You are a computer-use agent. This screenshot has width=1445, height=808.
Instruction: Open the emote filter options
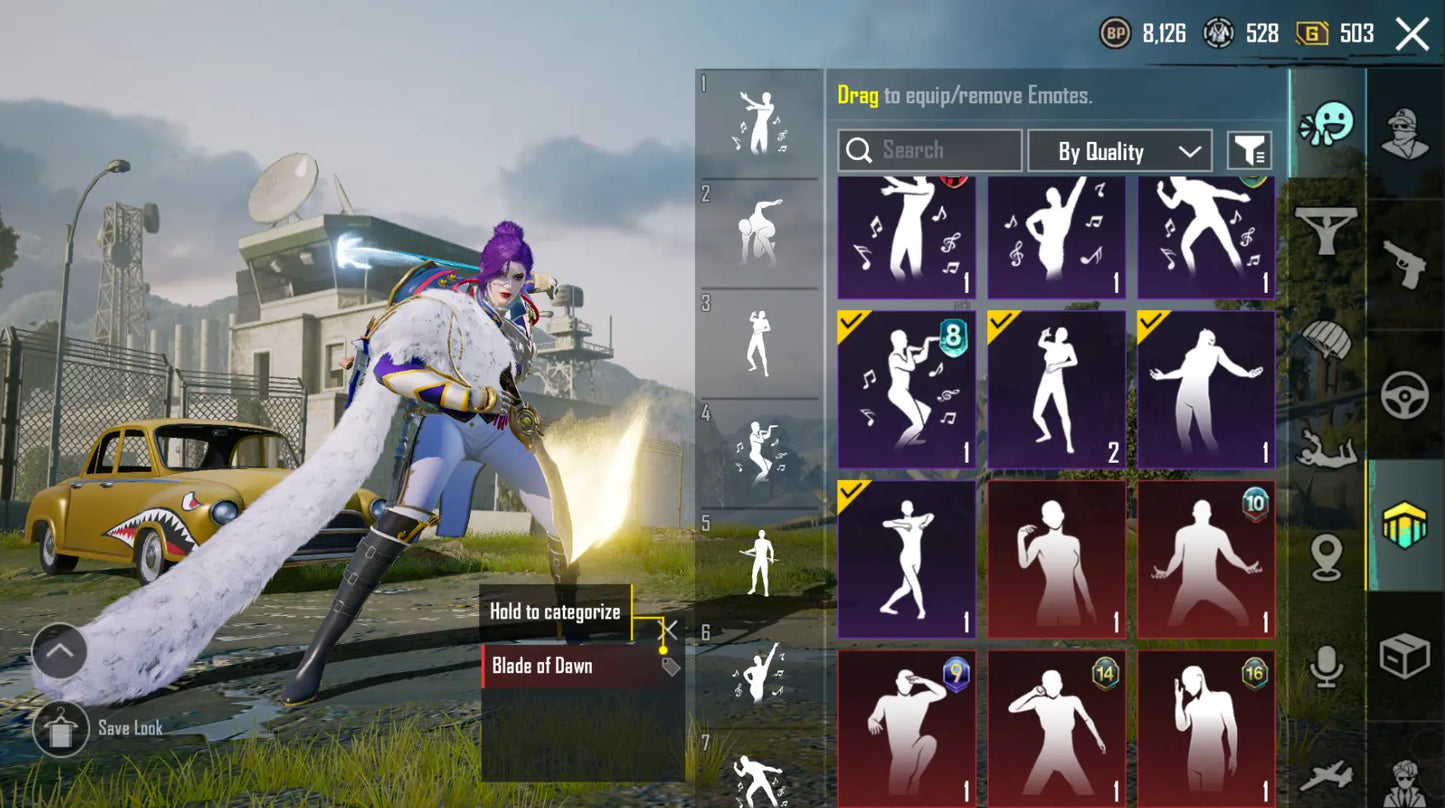[1249, 152]
